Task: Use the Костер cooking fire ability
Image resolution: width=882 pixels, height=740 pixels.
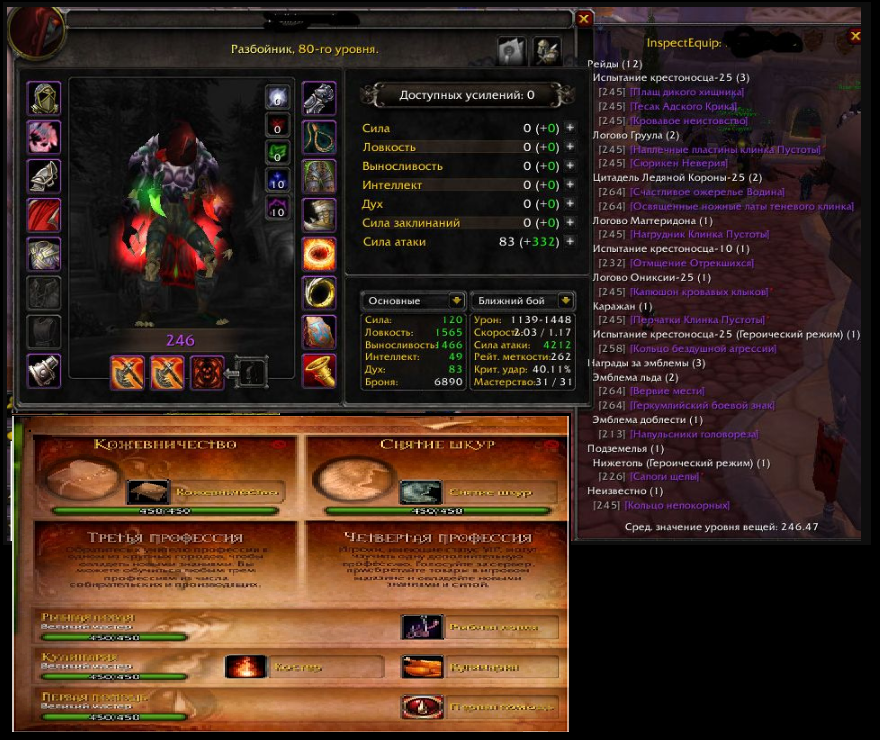Action: (x=246, y=666)
